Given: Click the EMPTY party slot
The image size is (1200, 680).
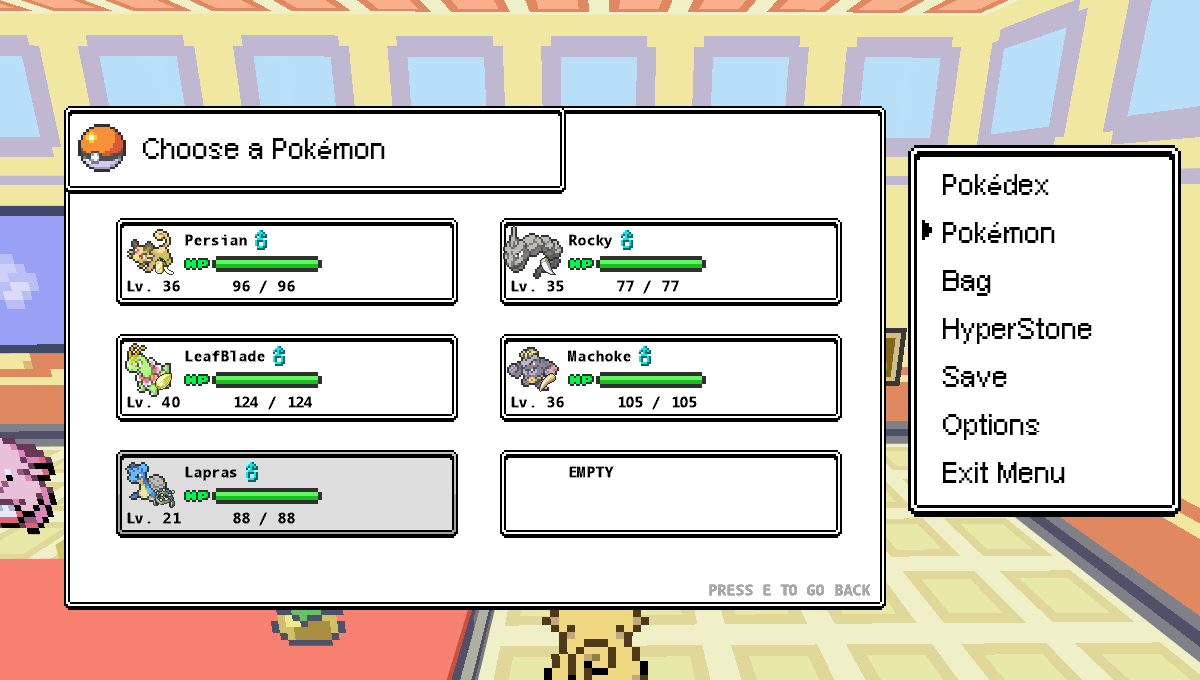Looking at the screenshot, I should (x=670, y=494).
